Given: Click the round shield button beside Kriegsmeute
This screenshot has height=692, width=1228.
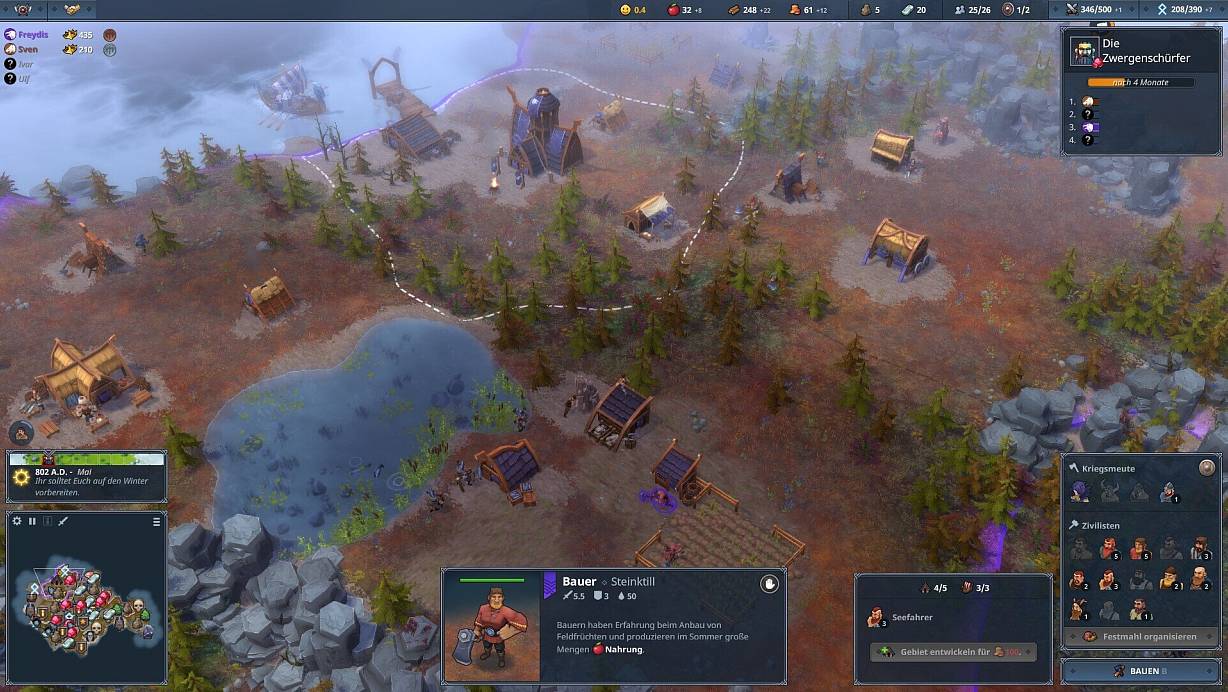Looking at the screenshot, I should click(1207, 467).
